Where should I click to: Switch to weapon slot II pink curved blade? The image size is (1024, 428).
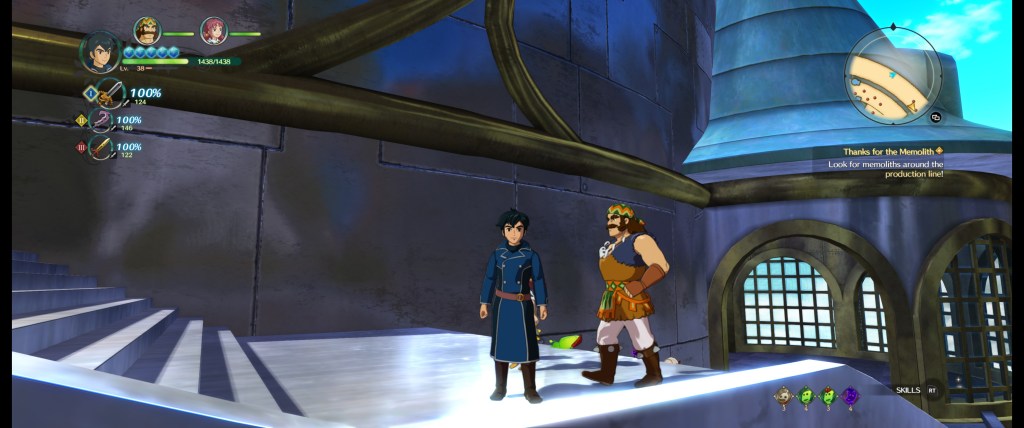click(x=101, y=121)
